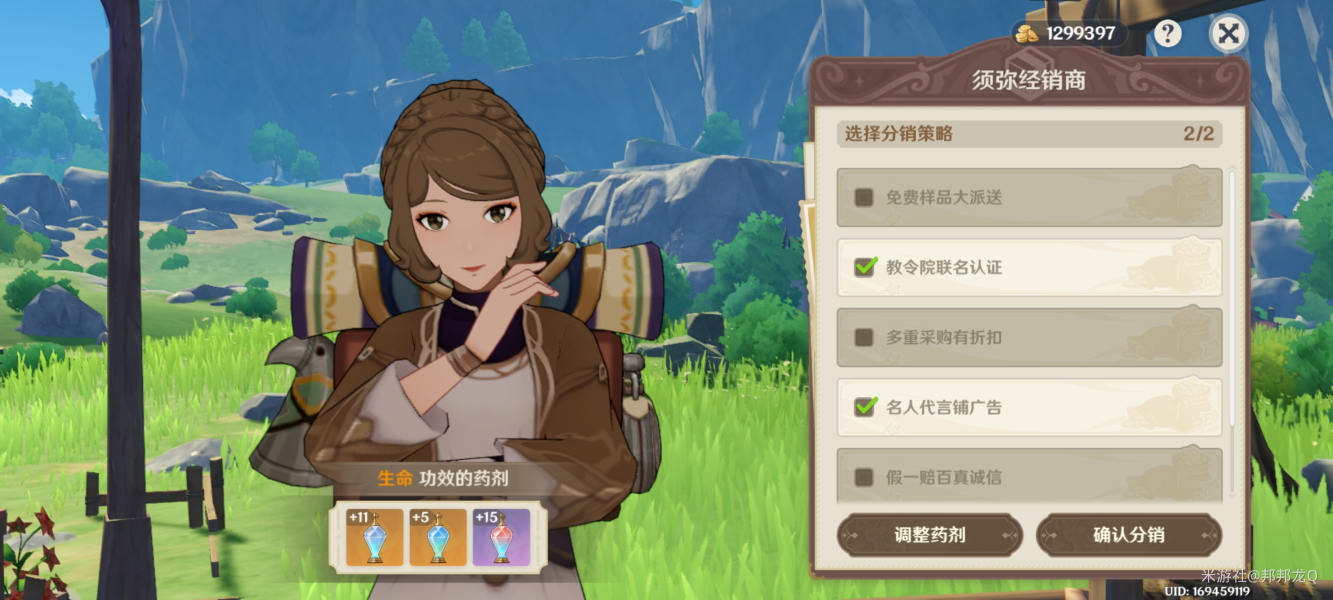The image size is (1333, 600).
Task: Deselect the 名人代言铺广告 strategy
Action: [864, 407]
